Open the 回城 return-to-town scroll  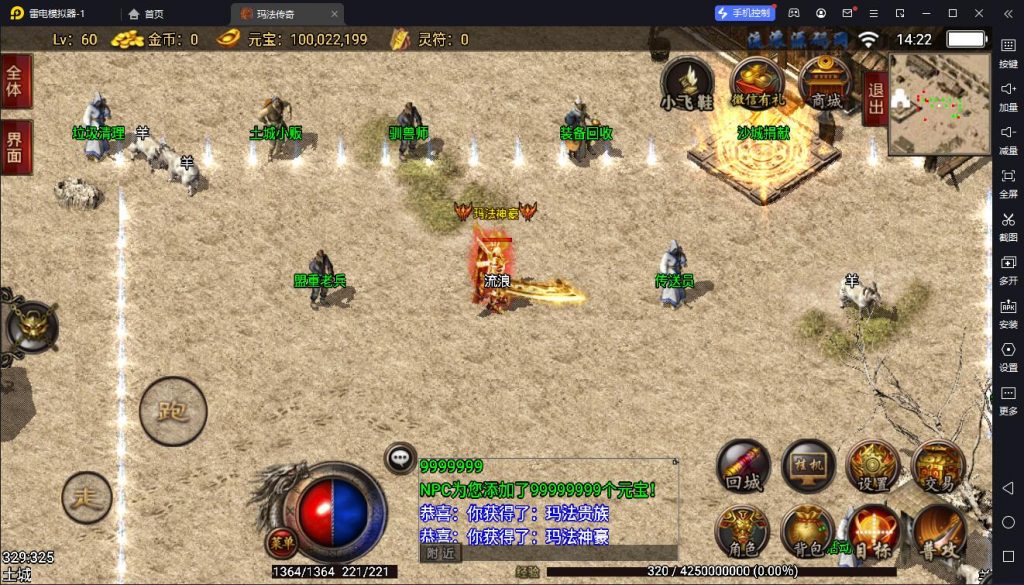click(743, 468)
